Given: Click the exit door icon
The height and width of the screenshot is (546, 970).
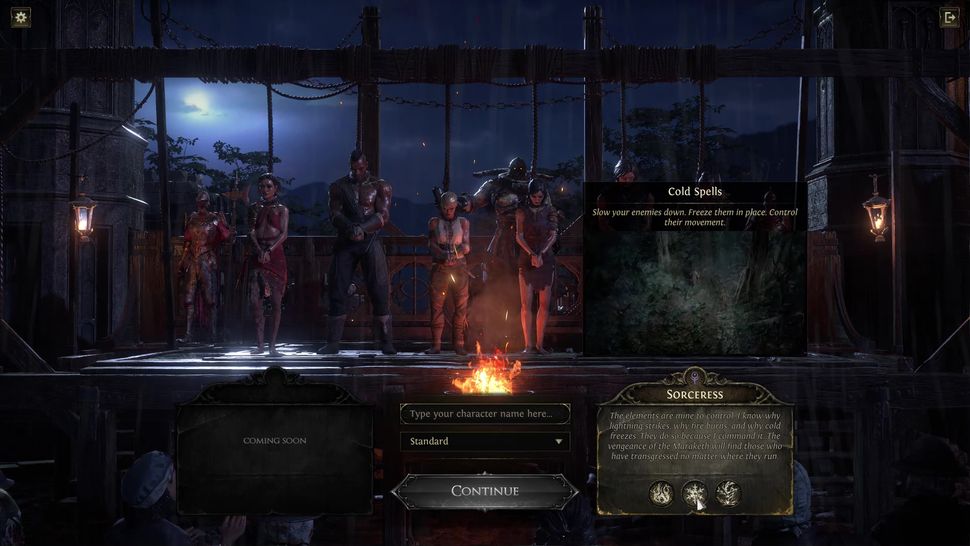Looking at the screenshot, I should [x=949, y=16].
